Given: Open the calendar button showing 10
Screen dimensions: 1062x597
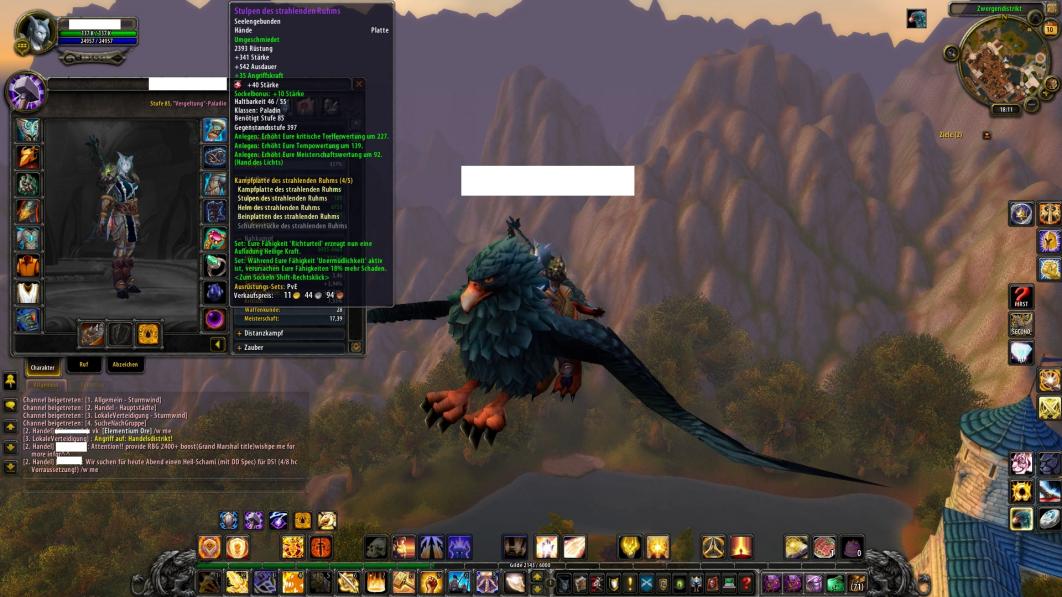Looking at the screenshot, I should (1050, 30).
